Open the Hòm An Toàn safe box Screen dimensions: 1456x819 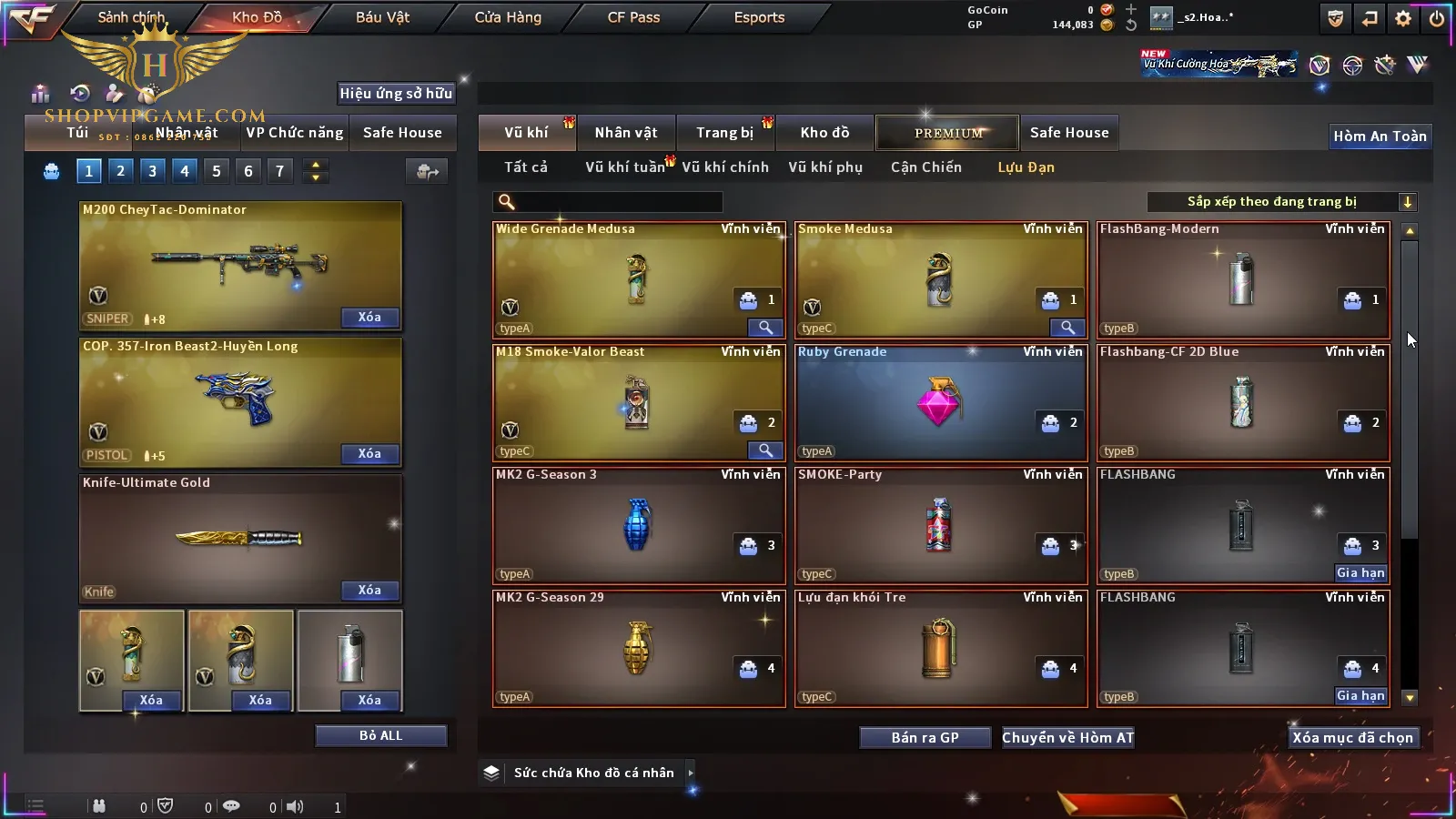point(1380,136)
